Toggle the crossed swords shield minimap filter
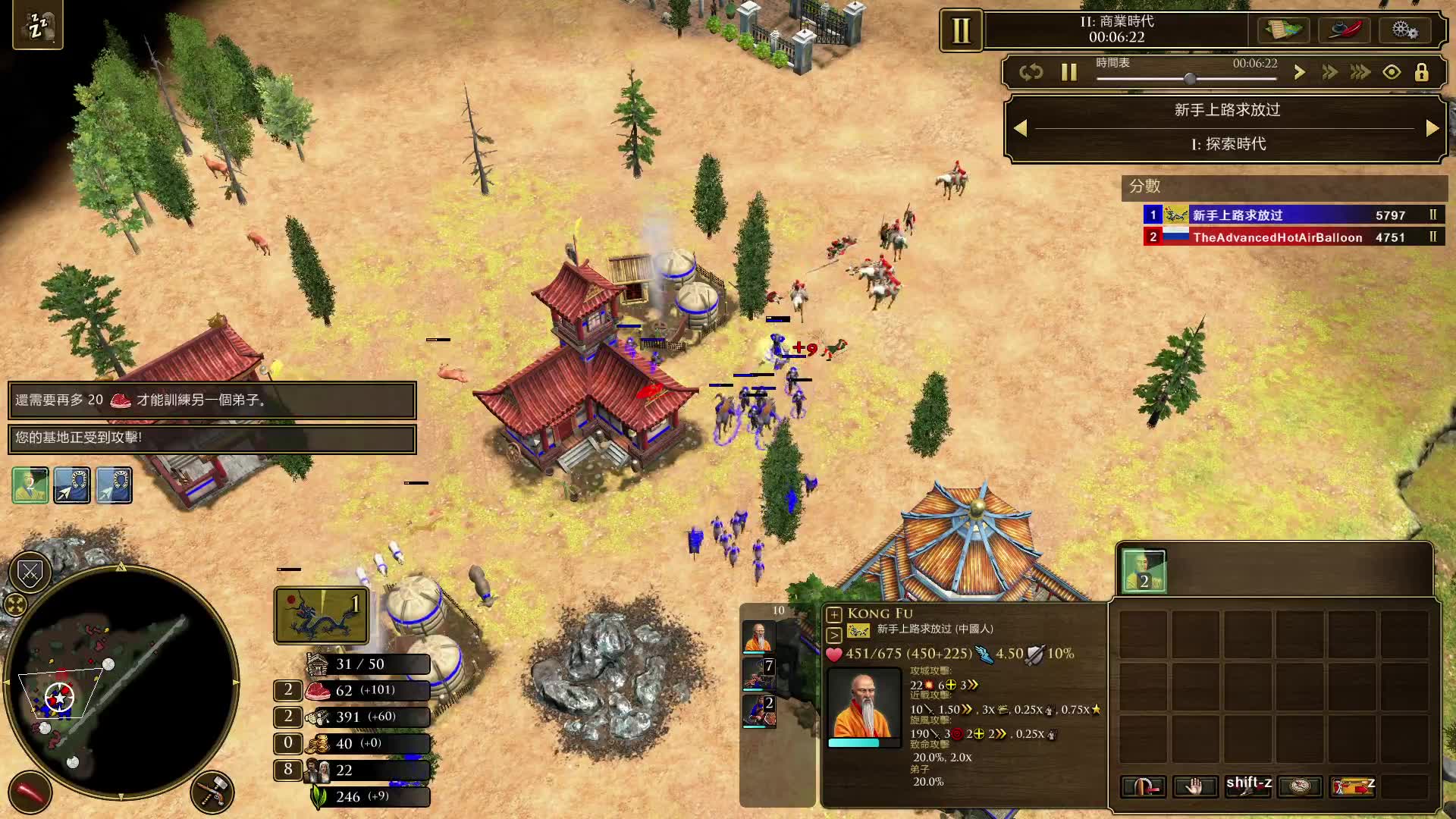Image resolution: width=1456 pixels, height=819 pixels. (x=30, y=573)
